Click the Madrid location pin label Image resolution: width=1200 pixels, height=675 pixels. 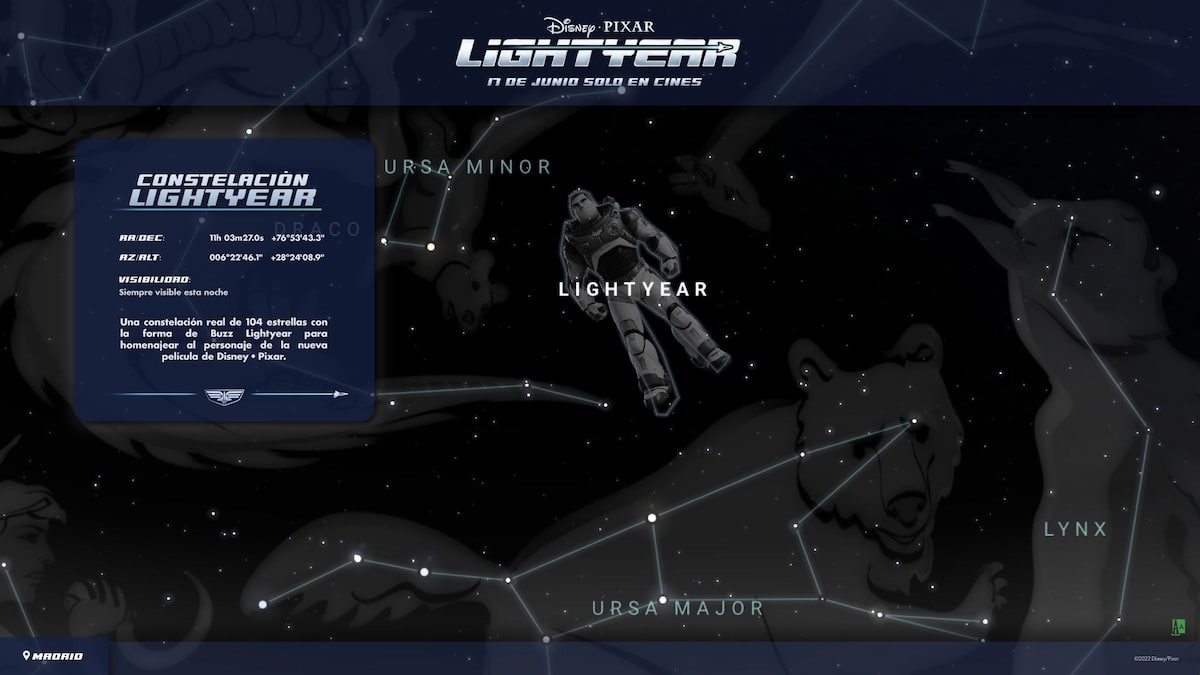[54, 656]
